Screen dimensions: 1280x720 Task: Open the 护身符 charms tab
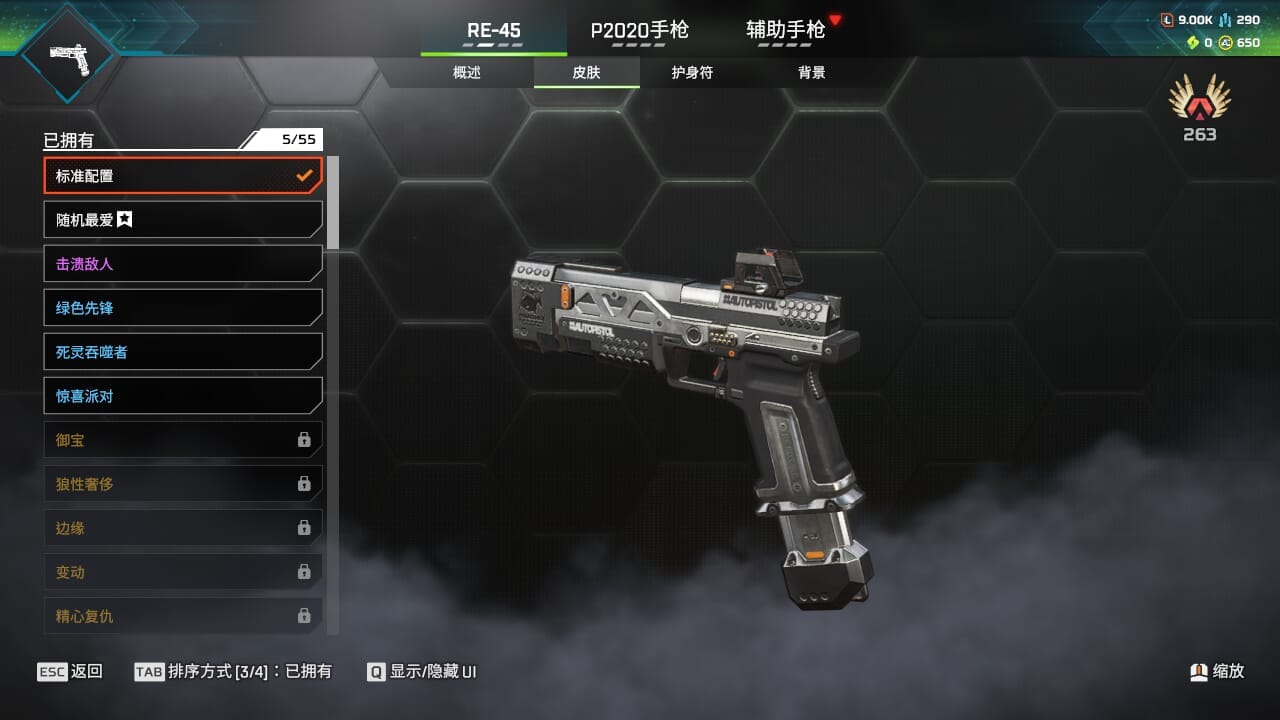click(x=692, y=73)
